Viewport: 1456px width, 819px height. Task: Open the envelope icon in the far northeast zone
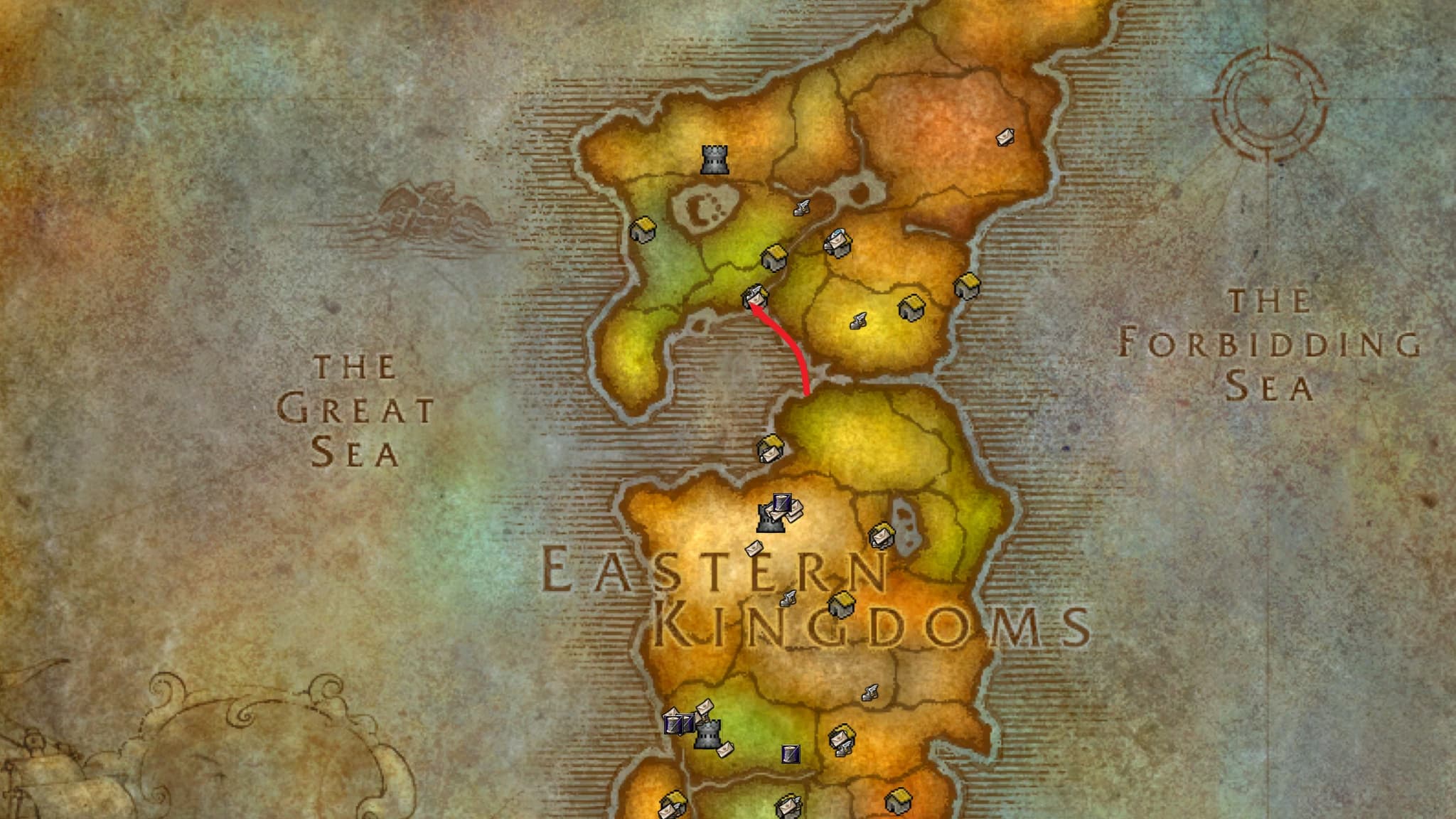(1006, 136)
